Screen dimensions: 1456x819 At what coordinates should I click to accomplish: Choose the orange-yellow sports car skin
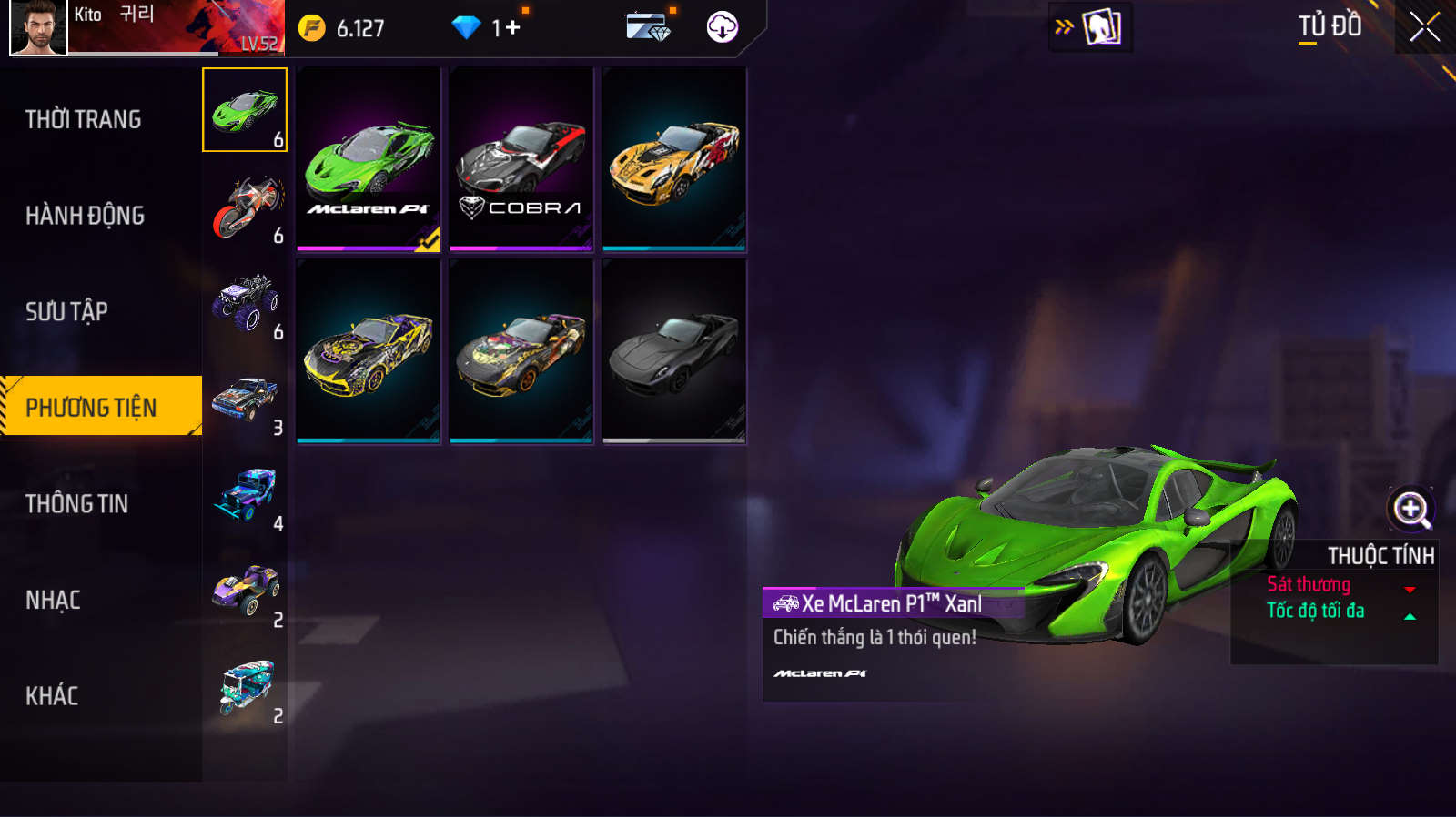click(674, 159)
